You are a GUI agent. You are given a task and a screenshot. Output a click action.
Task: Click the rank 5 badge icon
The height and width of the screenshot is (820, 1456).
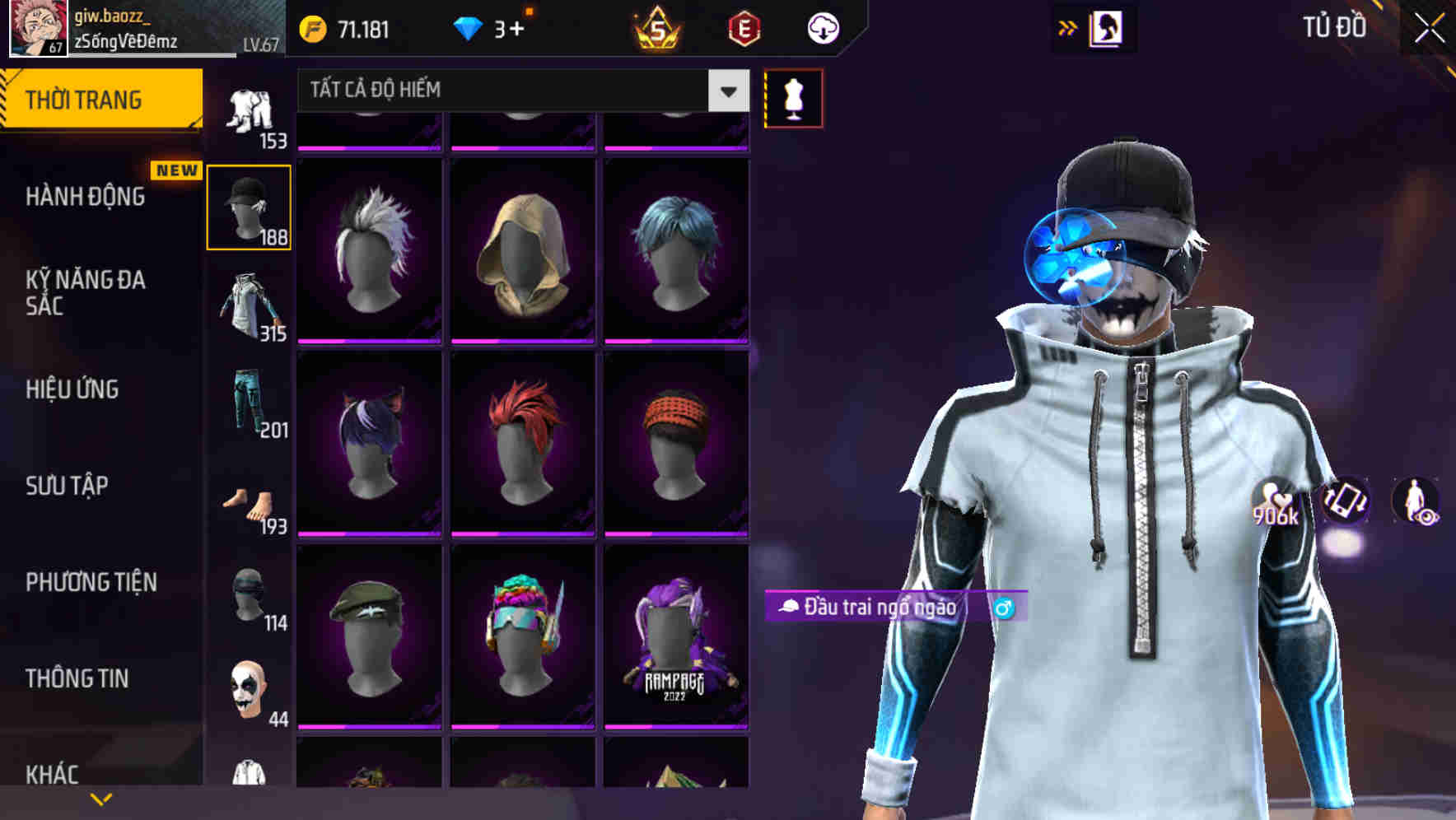[658, 27]
